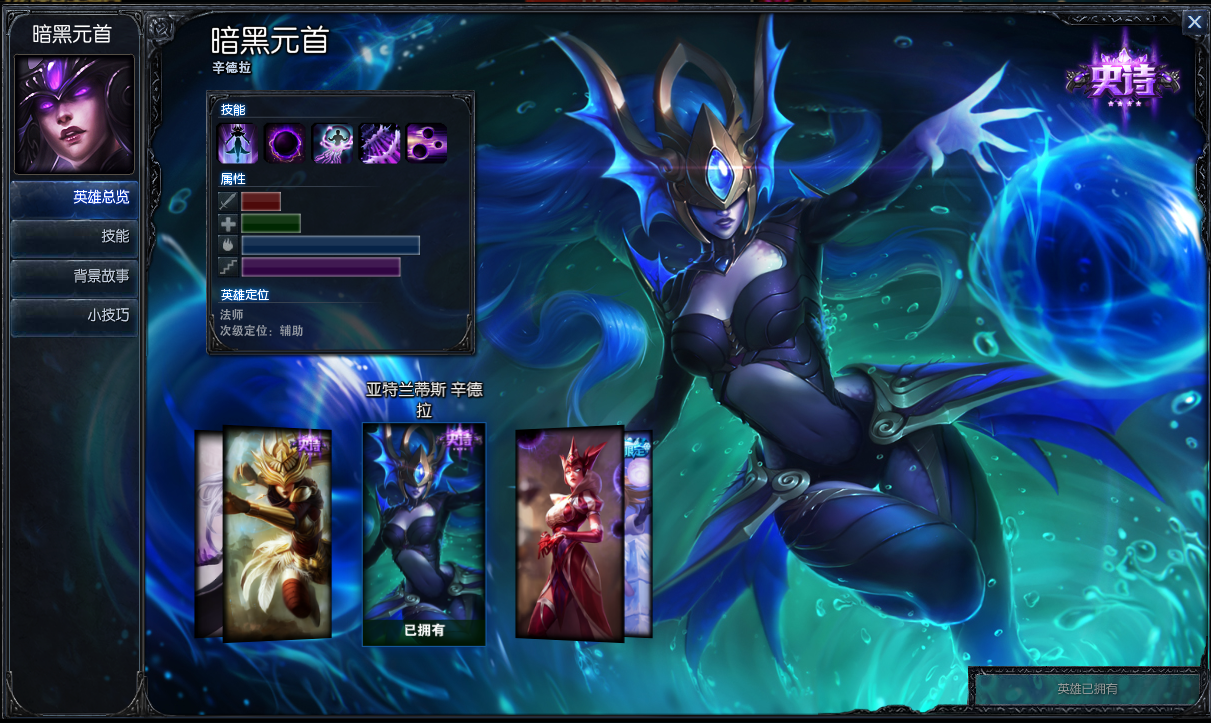This screenshot has width=1211, height=723.
Task: Pick the limited snow skin card at right edge
Action: click(x=639, y=533)
